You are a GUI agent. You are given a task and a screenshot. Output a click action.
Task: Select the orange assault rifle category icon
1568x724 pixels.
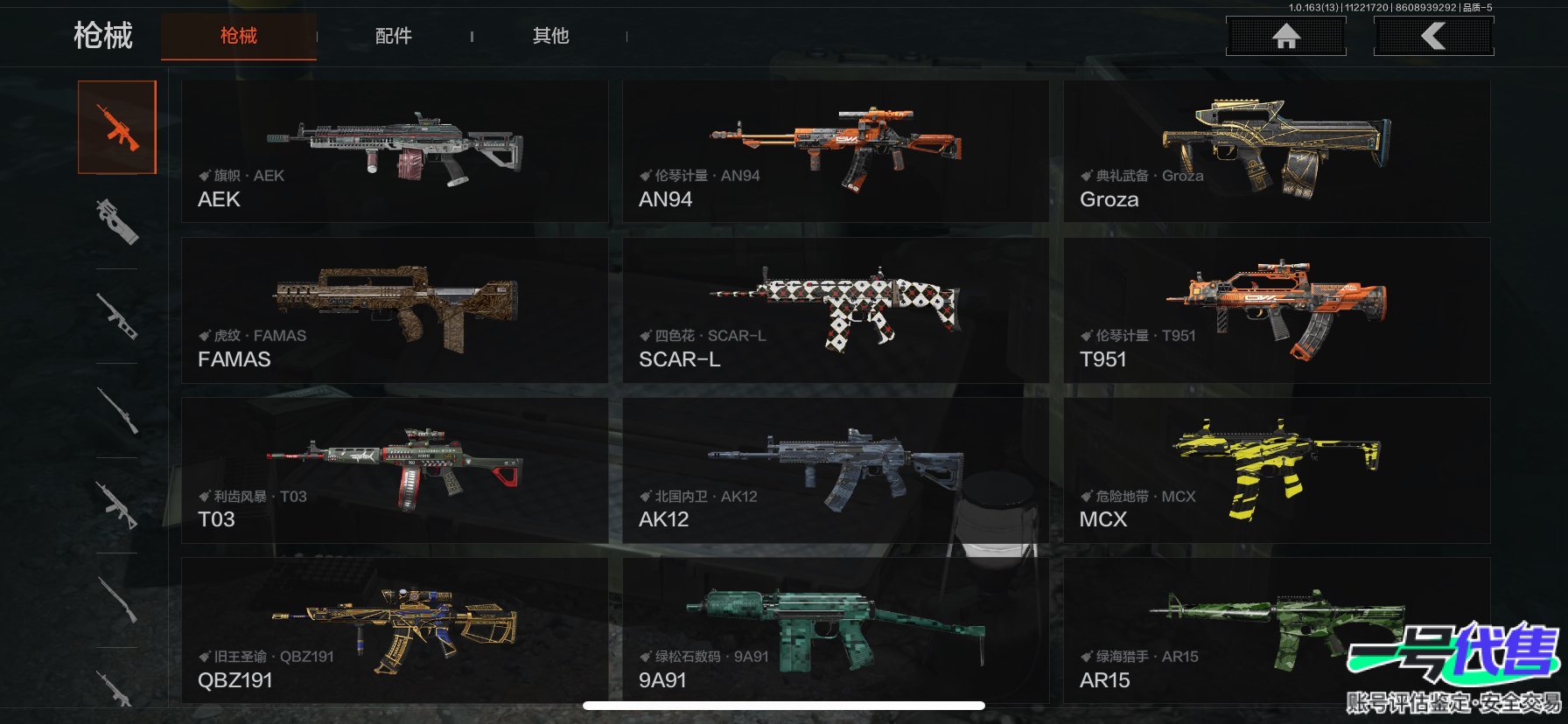pos(117,128)
